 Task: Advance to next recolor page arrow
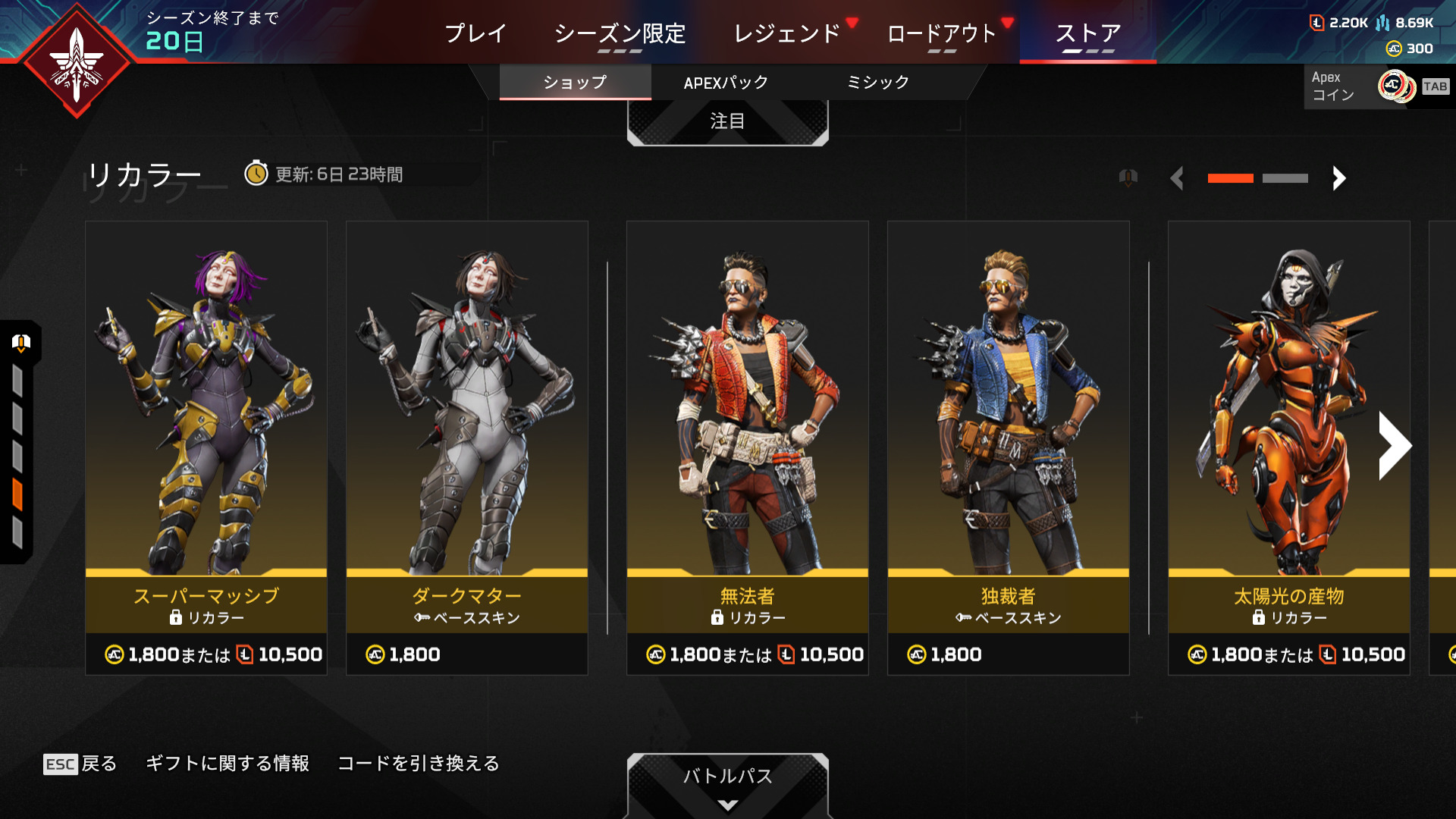(x=1339, y=178)
